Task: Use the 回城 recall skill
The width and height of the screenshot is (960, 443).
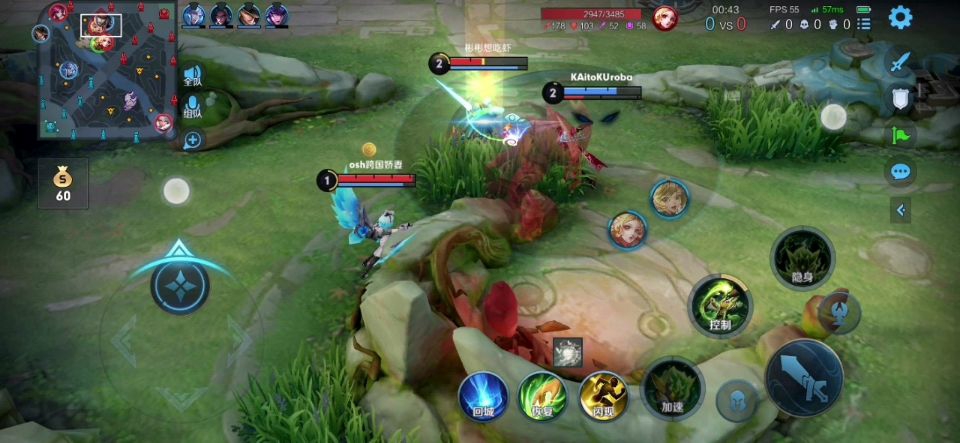Action: pos(483,394)
